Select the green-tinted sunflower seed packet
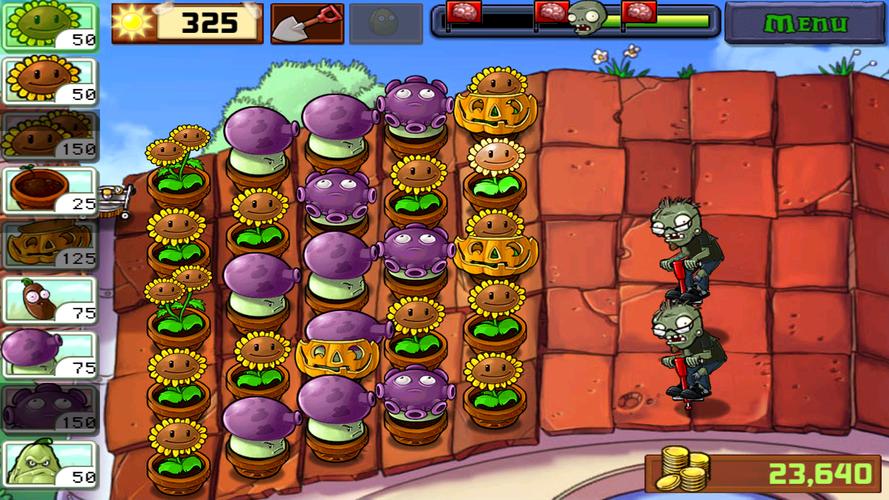Viewport: 889px width, 500px height. [50, 26]
